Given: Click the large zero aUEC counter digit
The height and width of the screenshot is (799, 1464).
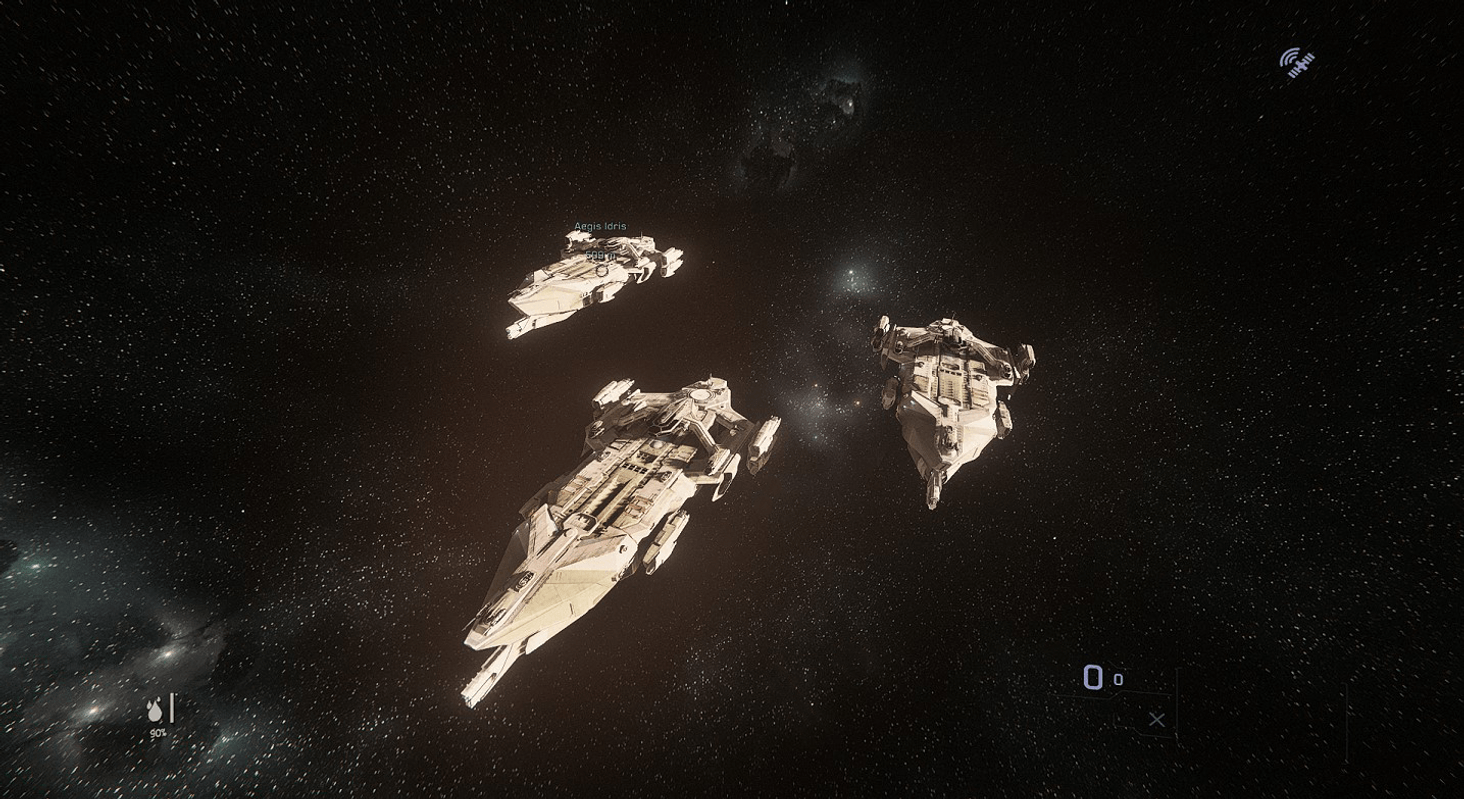Looking at the screenshot, I should coord(1094,676).
